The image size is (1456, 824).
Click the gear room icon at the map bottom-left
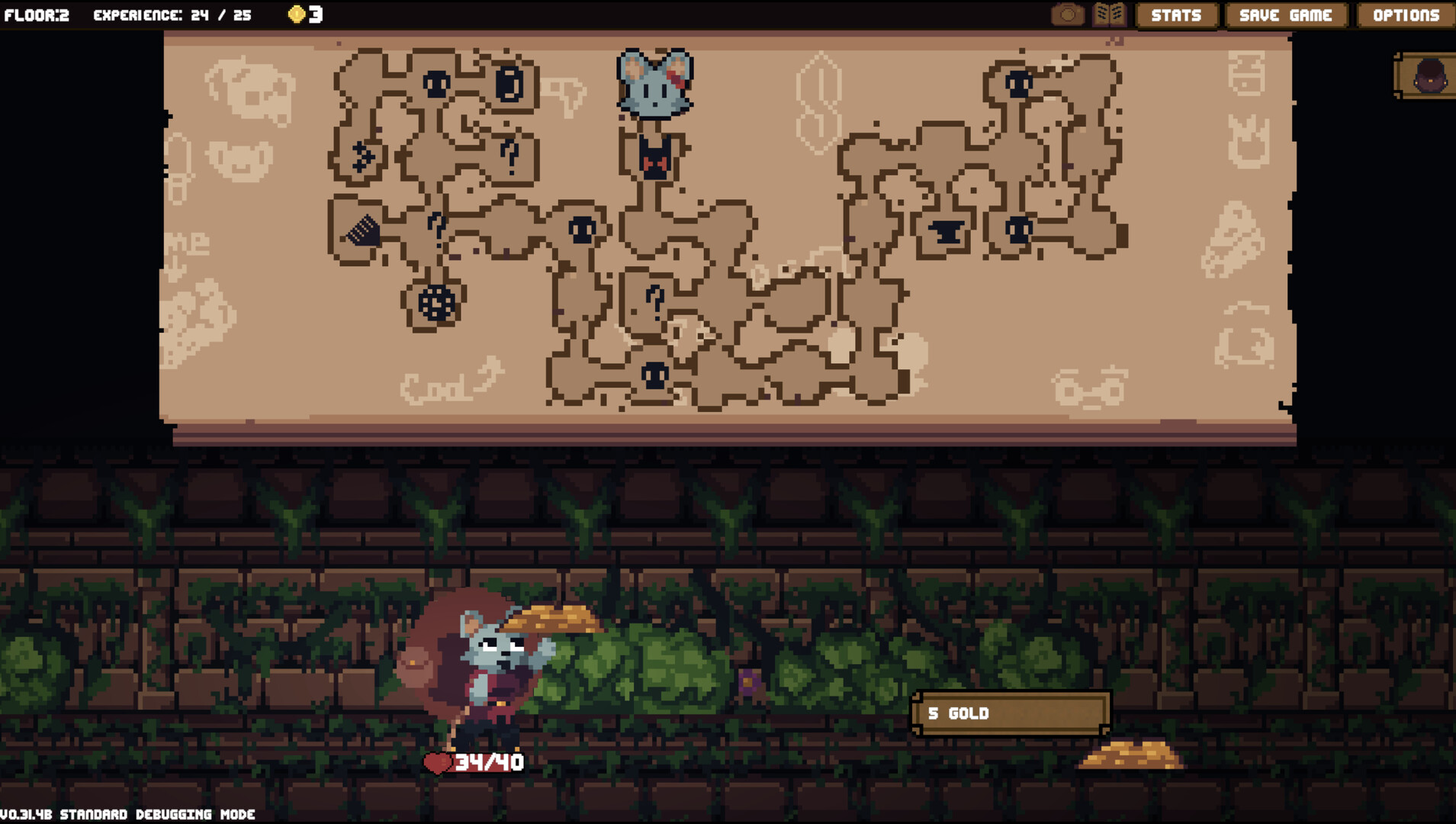click(437, 302)
